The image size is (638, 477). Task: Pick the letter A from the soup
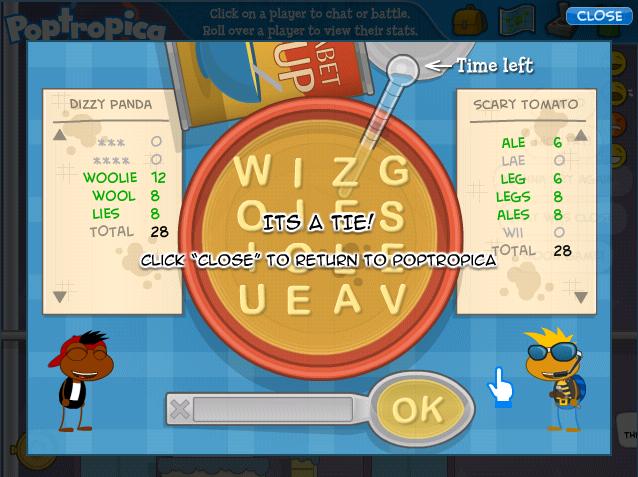[346, 297]
